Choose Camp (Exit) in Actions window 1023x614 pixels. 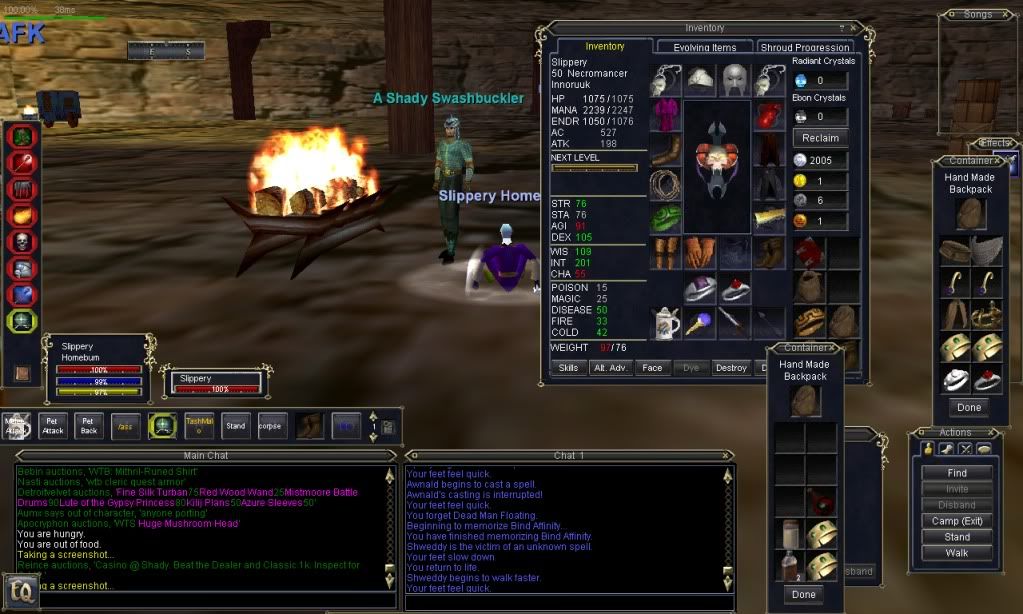point(957,521)
